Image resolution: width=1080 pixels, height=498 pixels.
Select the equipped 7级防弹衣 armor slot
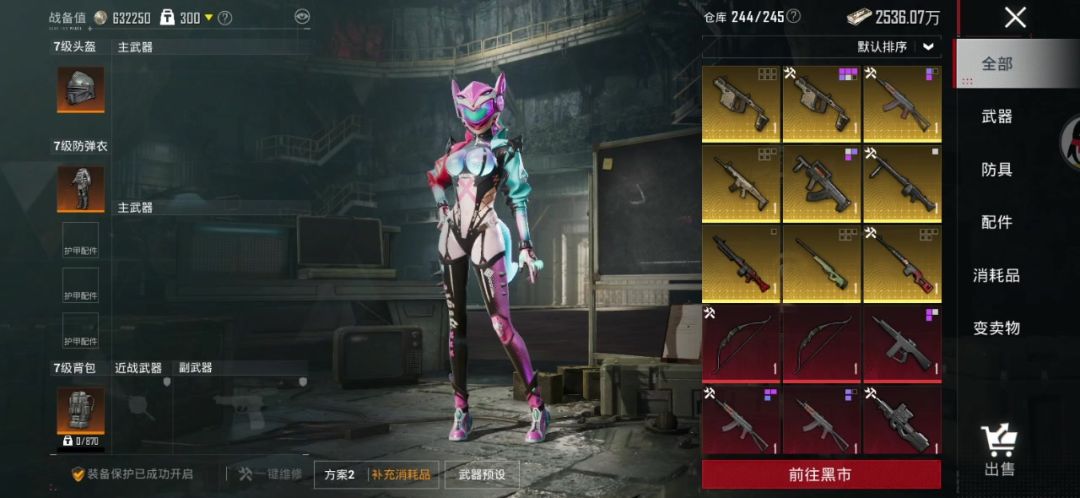(80, 188)
